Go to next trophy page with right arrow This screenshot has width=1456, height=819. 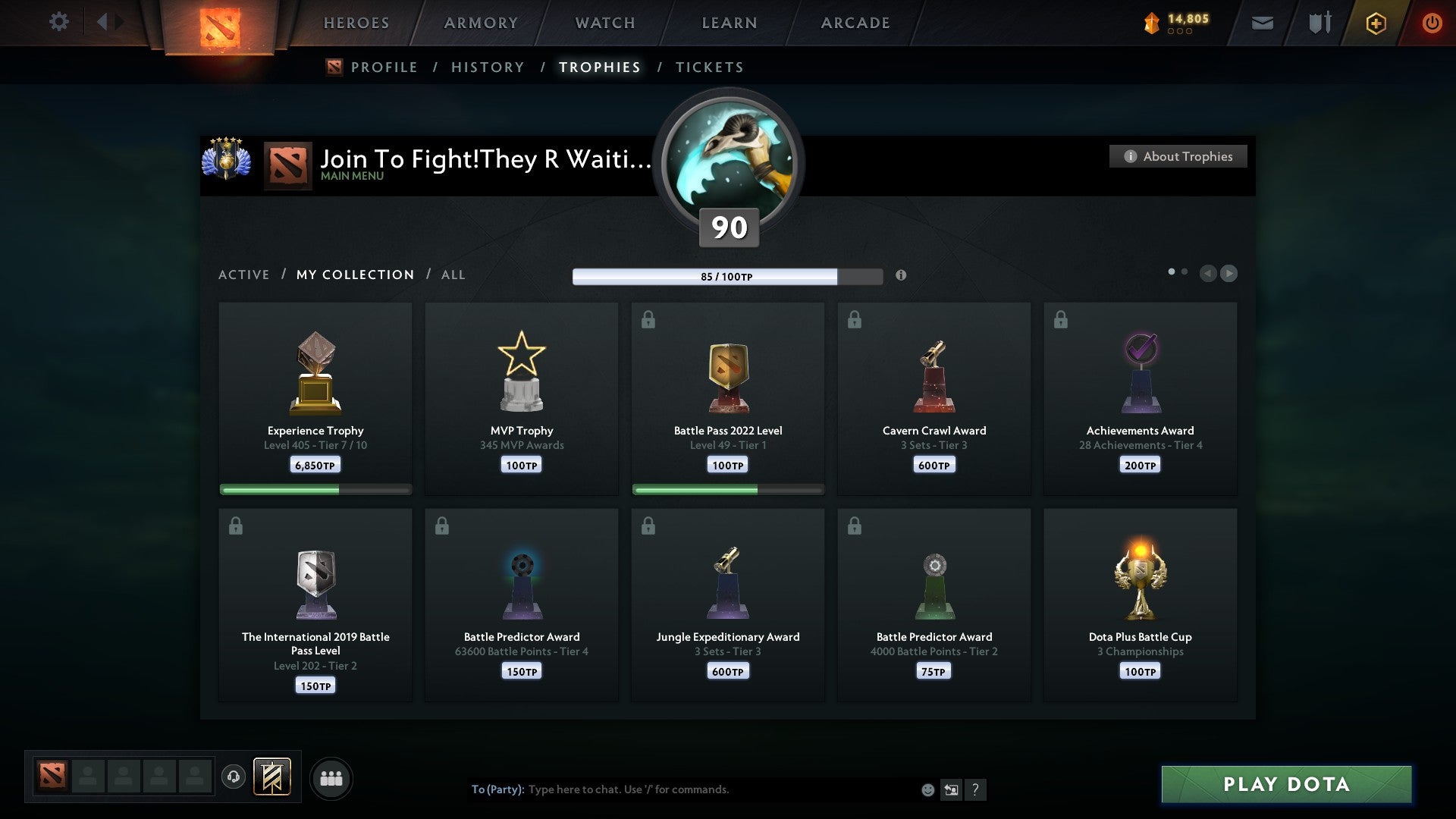(x=1228, y=274)
